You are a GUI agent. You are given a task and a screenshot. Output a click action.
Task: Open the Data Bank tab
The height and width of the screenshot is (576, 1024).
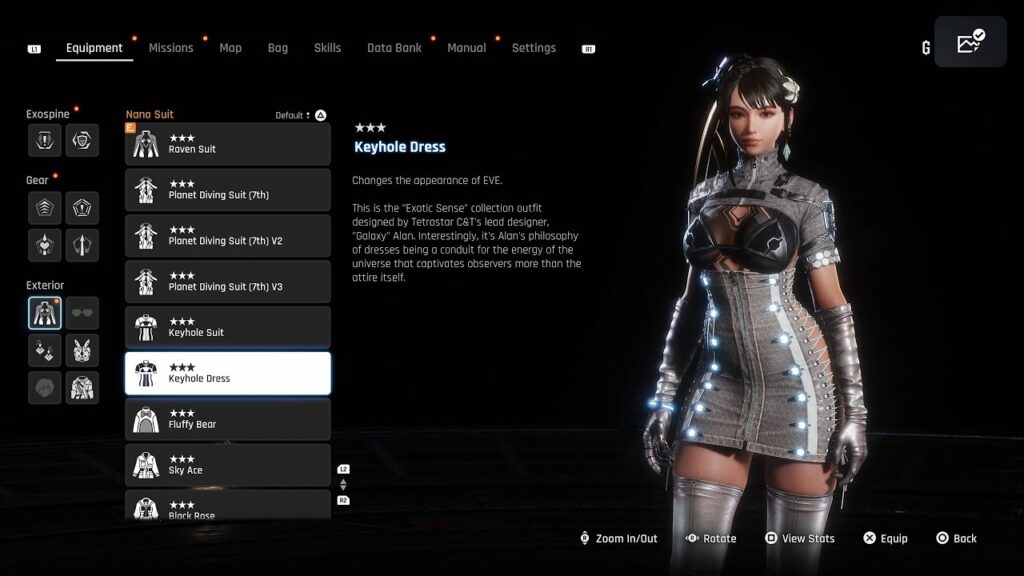click(394, 48)
